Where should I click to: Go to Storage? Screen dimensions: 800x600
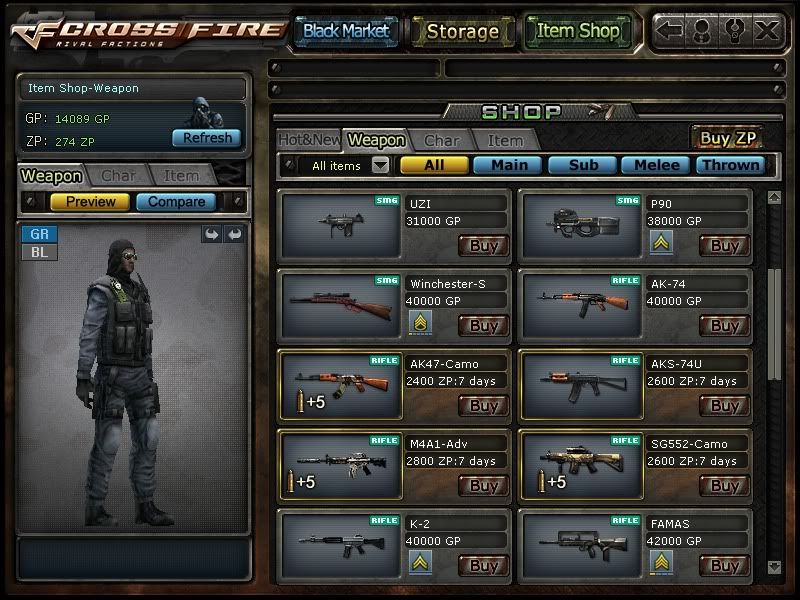pos(461,31)
